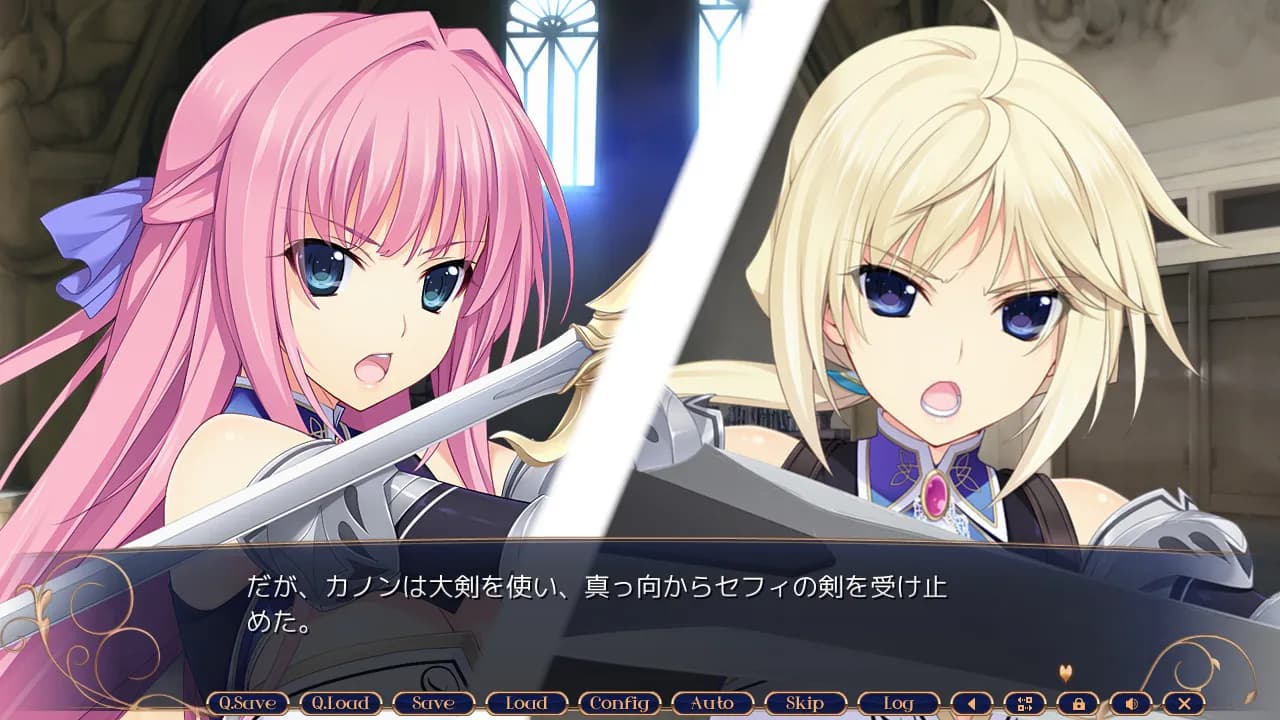Hide the text window with the X
This screenshot has height=720, width=1280.
click(1184, 703)
